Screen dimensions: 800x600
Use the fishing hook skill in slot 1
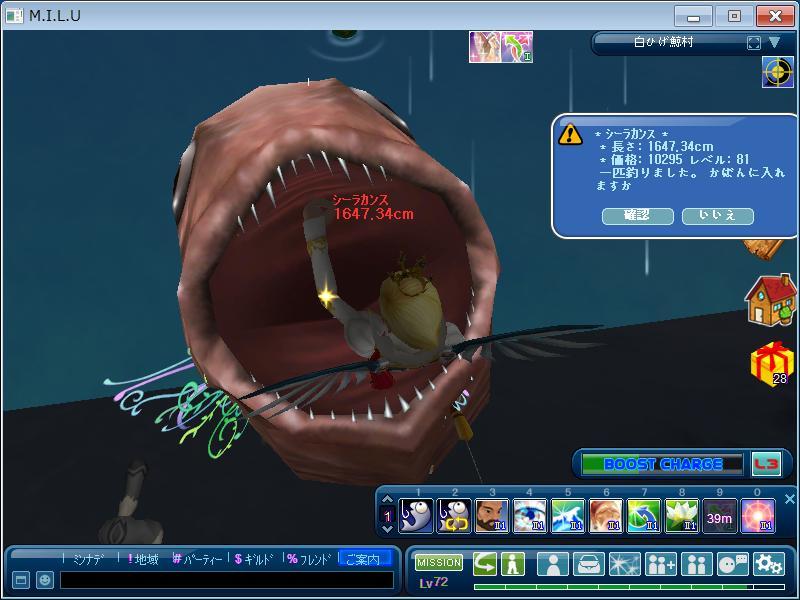tap(416, 516)
